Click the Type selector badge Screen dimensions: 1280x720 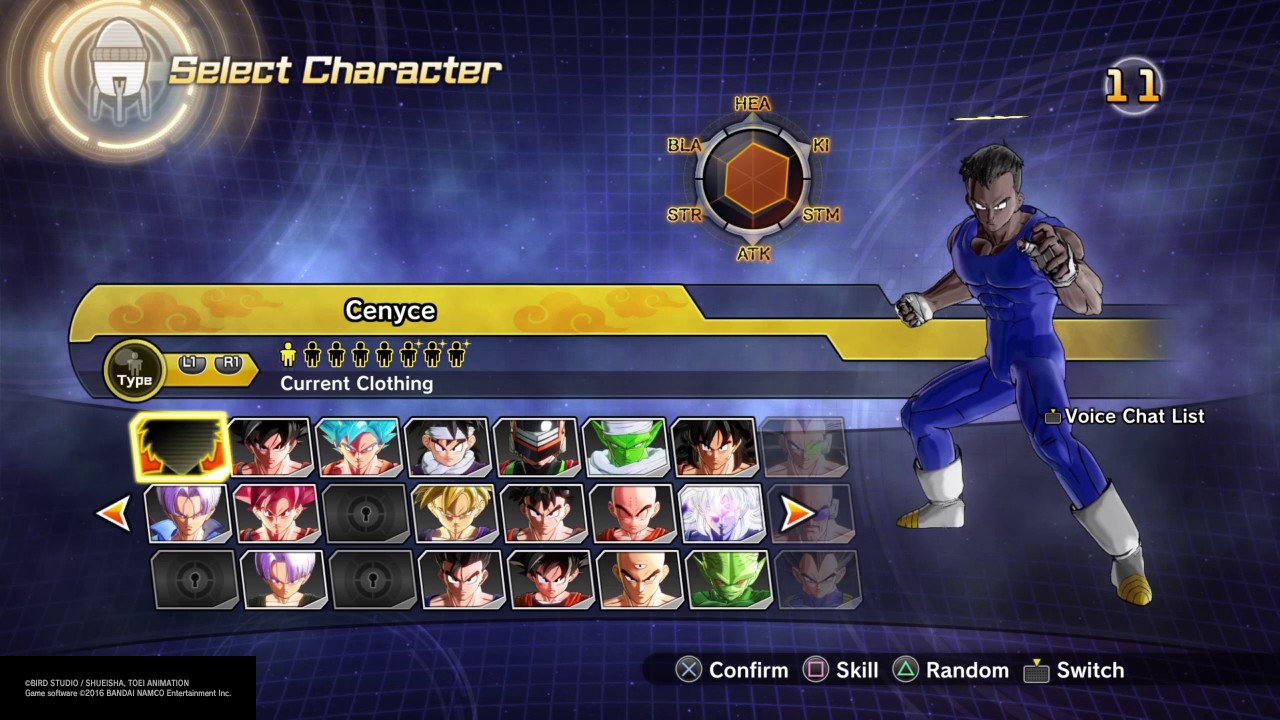tap(134, 370)
